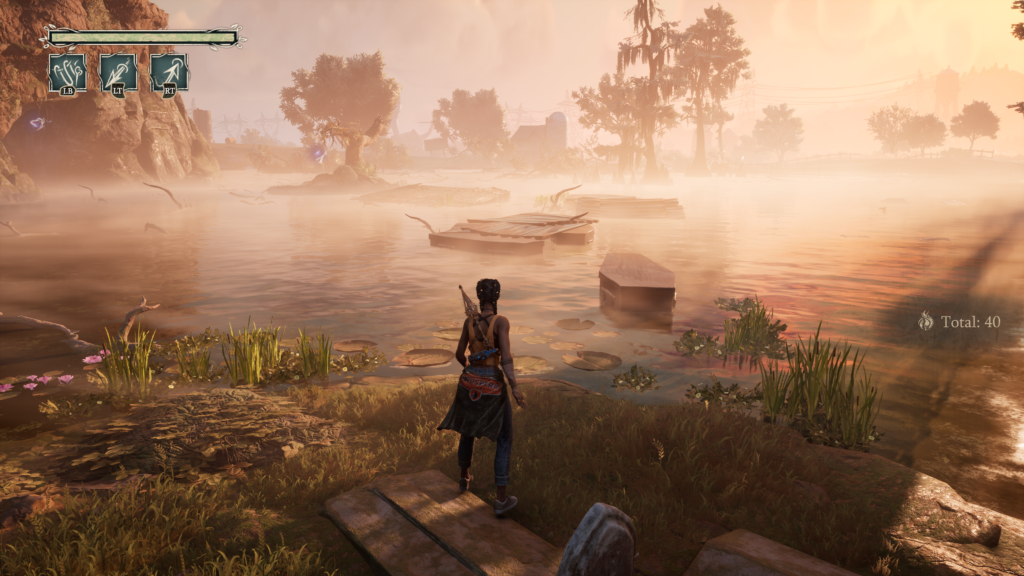Use the upward arrow with crescent ability
The image size is (1024, 576).
pyautogui.click(x=169, y=72)
